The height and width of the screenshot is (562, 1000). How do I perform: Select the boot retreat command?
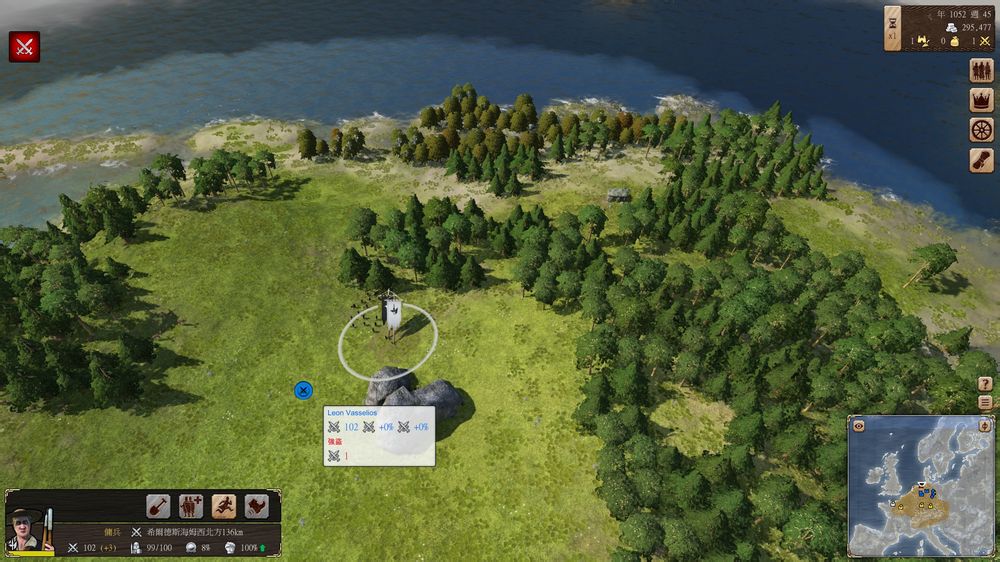[257, 506]
